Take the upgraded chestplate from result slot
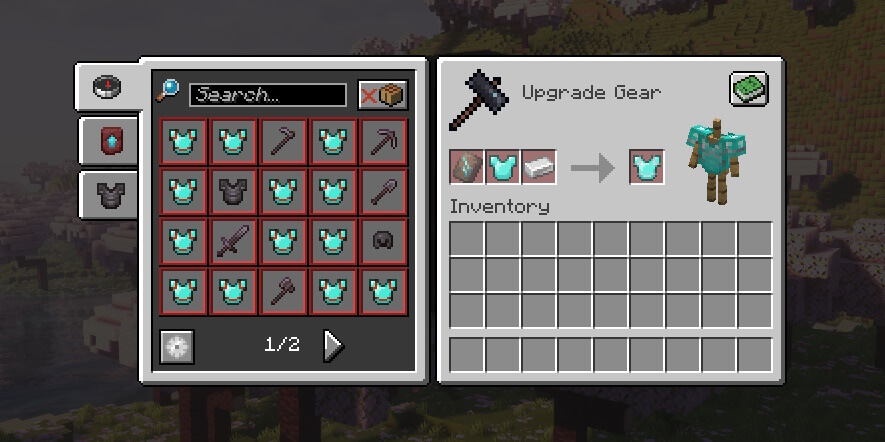Image resolution: width=885 pixels, height=442 pixels. (x=647, y=166)
